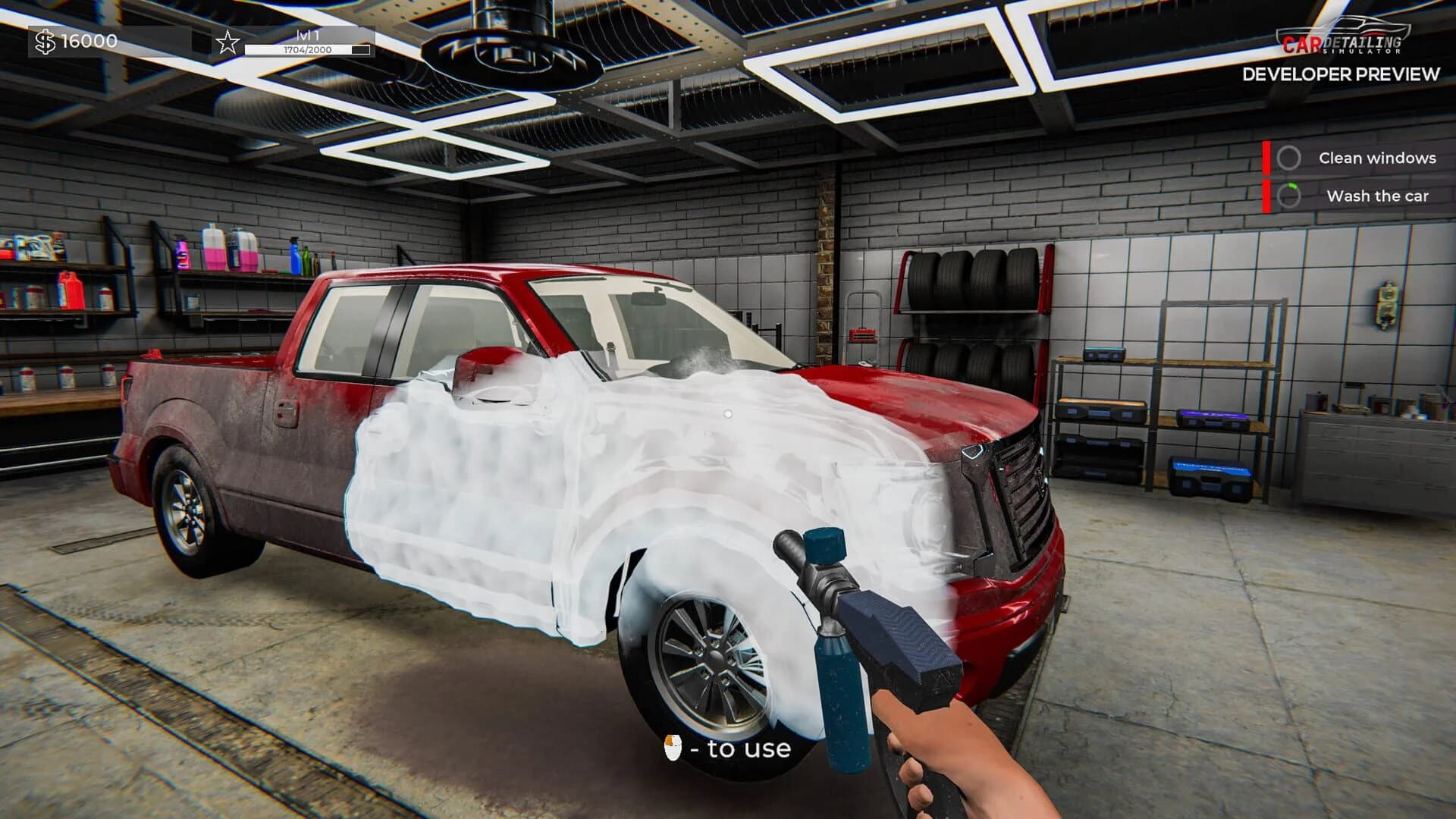1456x819 pixels.
Task: Click the Wash the car progress circle icon
Action: point(1291,196)
